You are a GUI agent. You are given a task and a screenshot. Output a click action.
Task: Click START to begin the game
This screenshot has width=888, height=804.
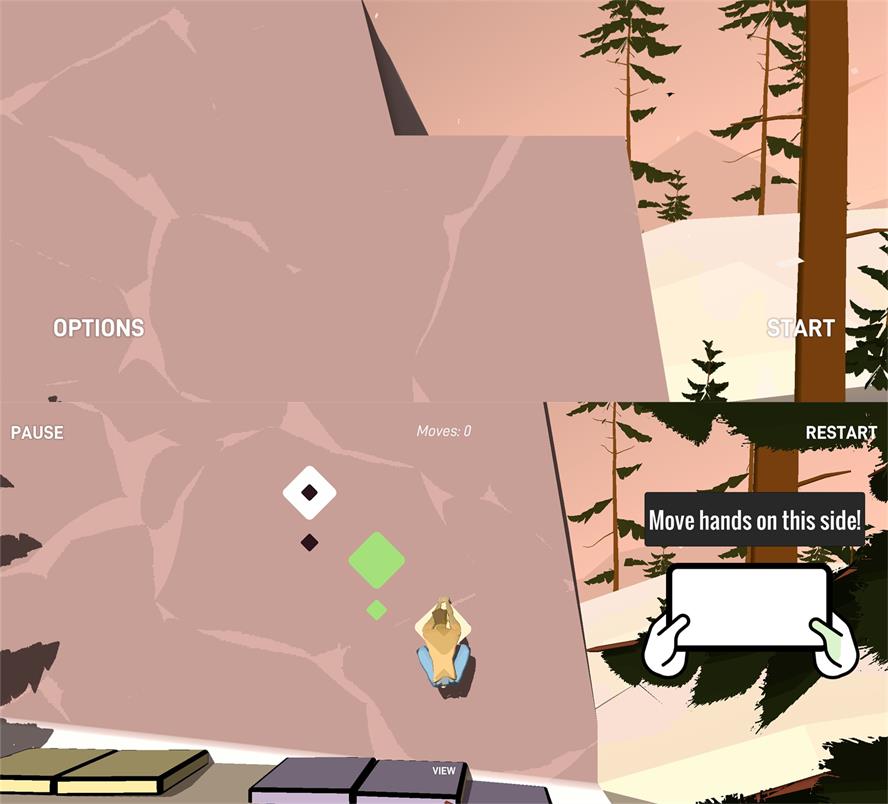800,328
